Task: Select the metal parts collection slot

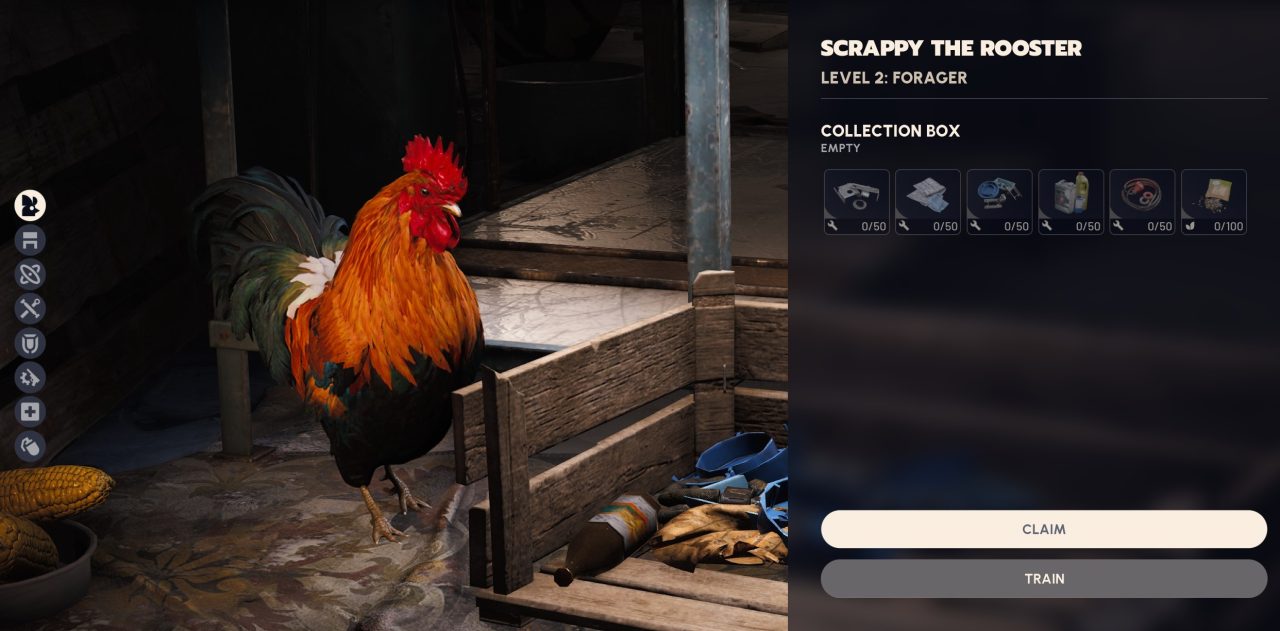Action: click(x=857, y=202)
